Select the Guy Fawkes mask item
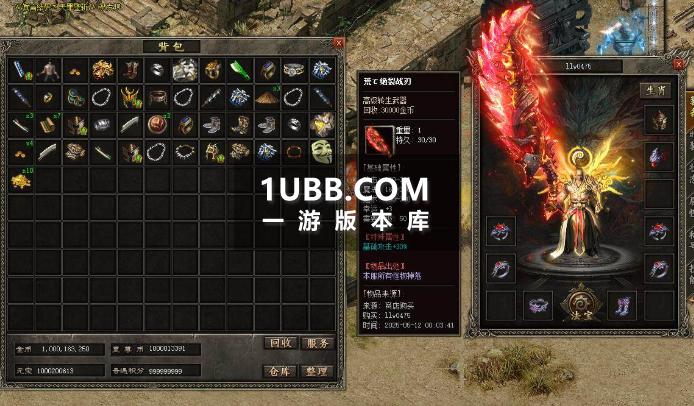 tap(320, 152)
